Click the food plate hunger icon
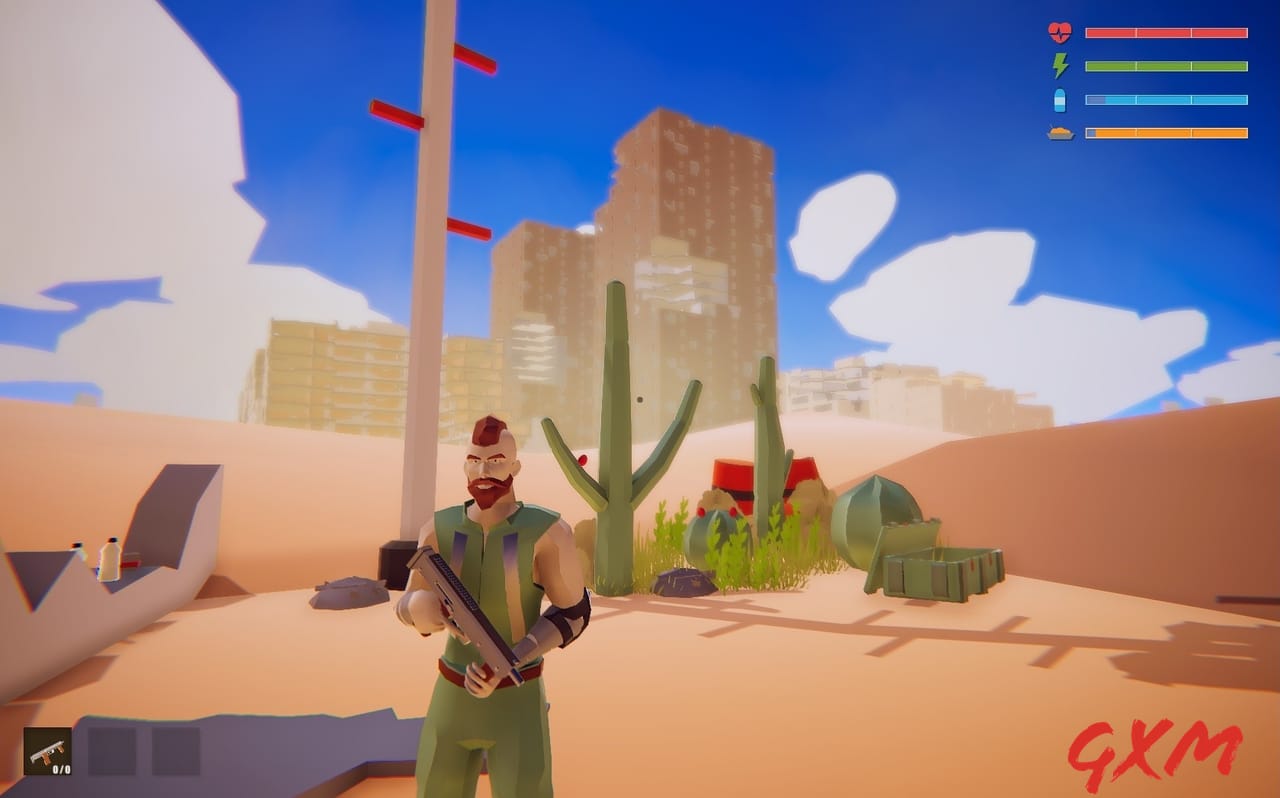The width and height of the screenshot is (1280, 798). (1061, 131)
